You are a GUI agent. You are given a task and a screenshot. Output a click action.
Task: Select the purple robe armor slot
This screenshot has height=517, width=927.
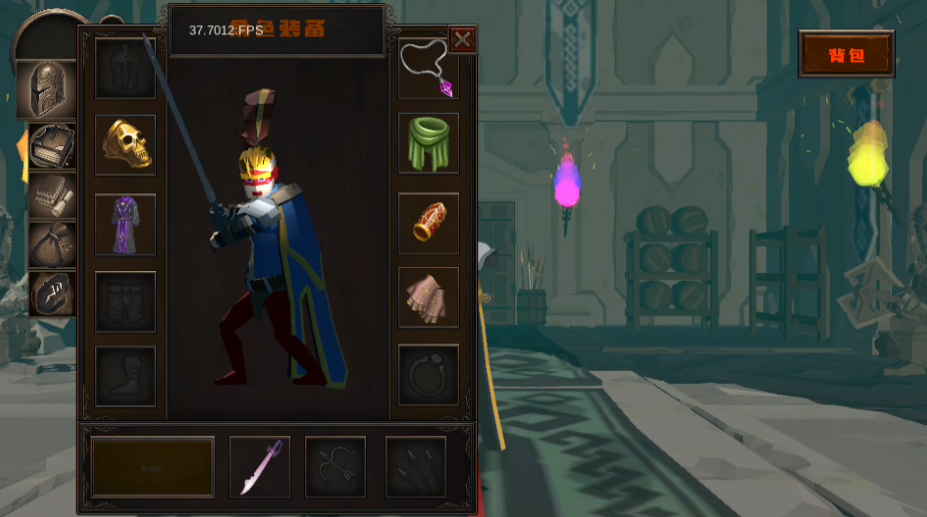tap(126, 224)
